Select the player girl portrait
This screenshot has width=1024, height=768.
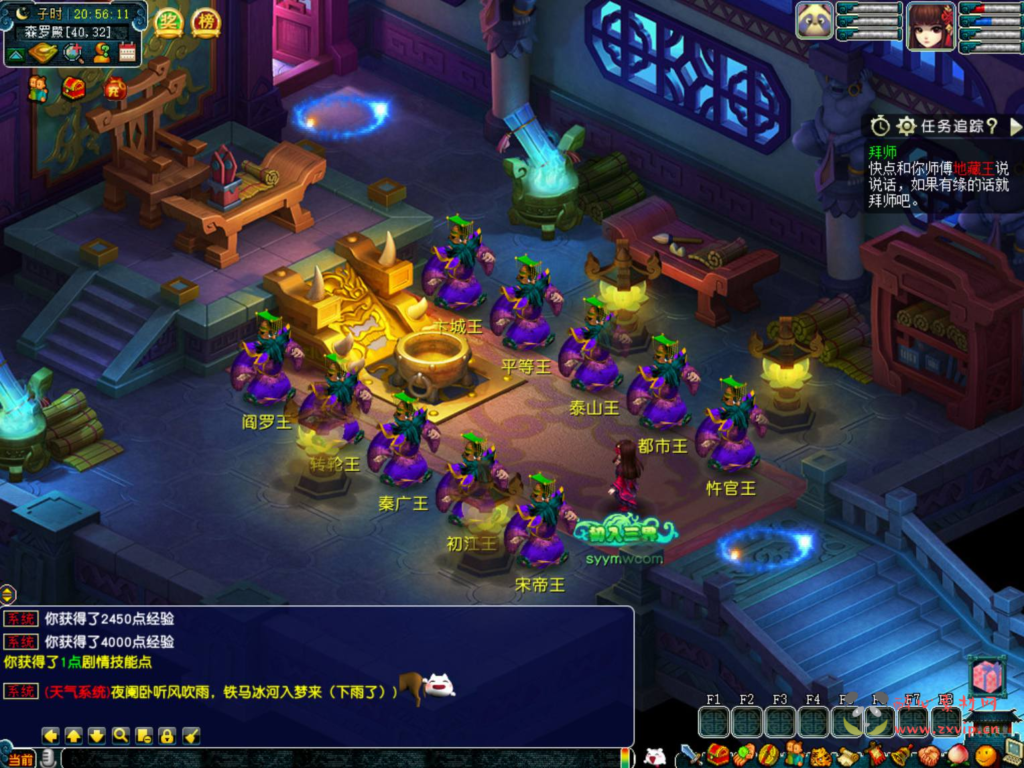930,25
